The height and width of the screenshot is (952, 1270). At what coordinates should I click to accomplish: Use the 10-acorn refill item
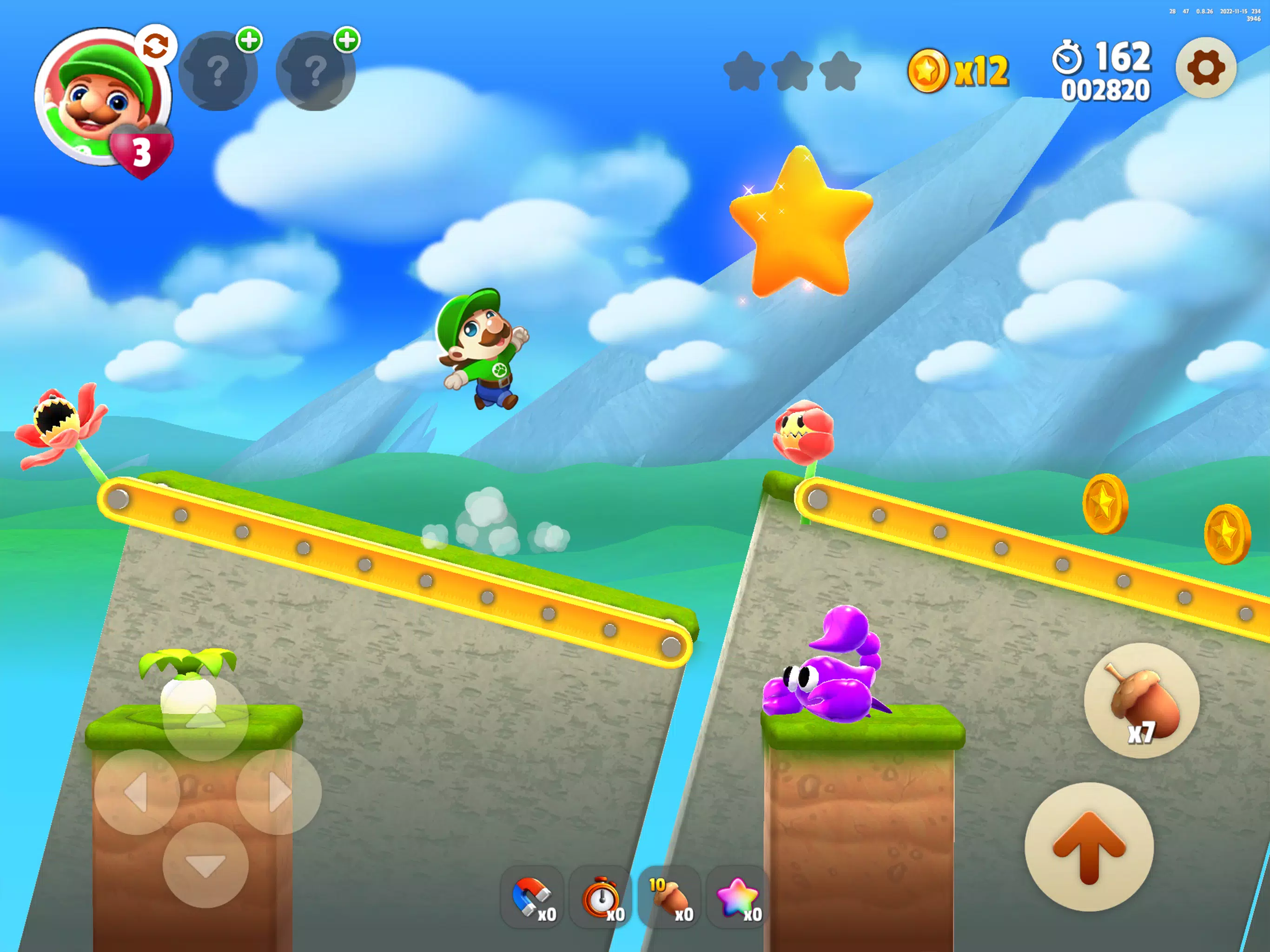(x=669, y=897)
